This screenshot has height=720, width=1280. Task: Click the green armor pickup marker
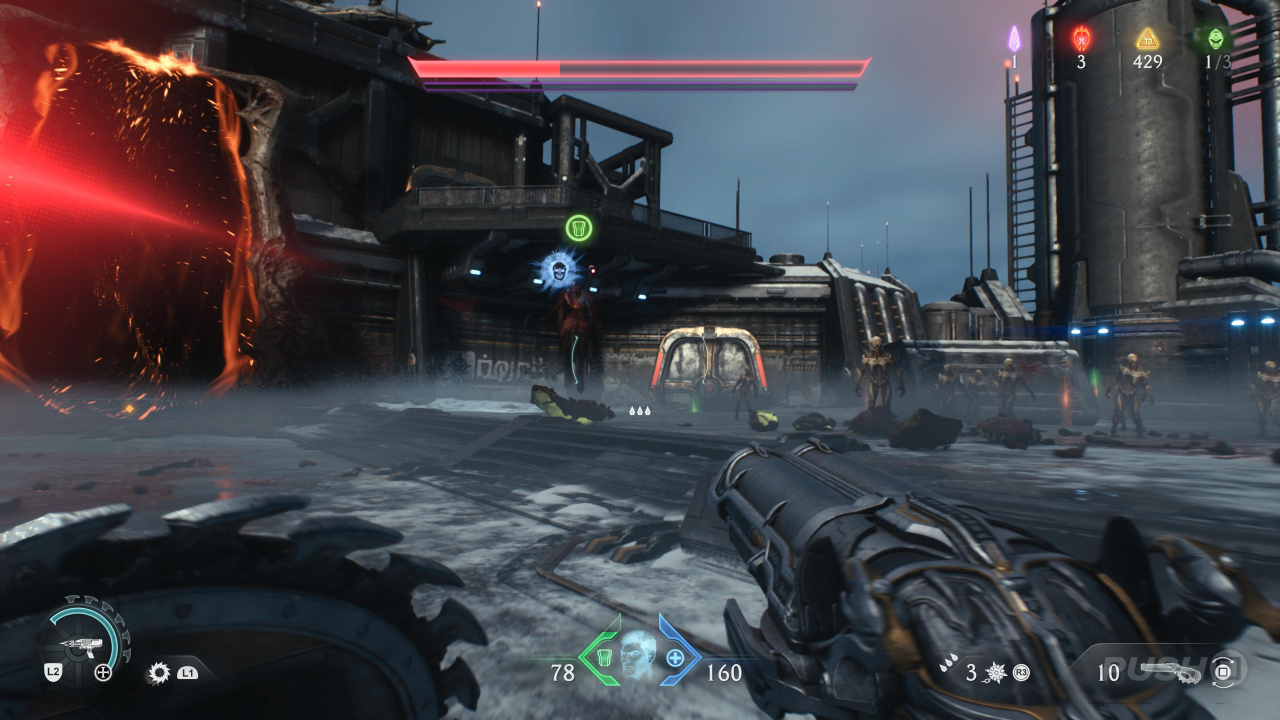579,228
